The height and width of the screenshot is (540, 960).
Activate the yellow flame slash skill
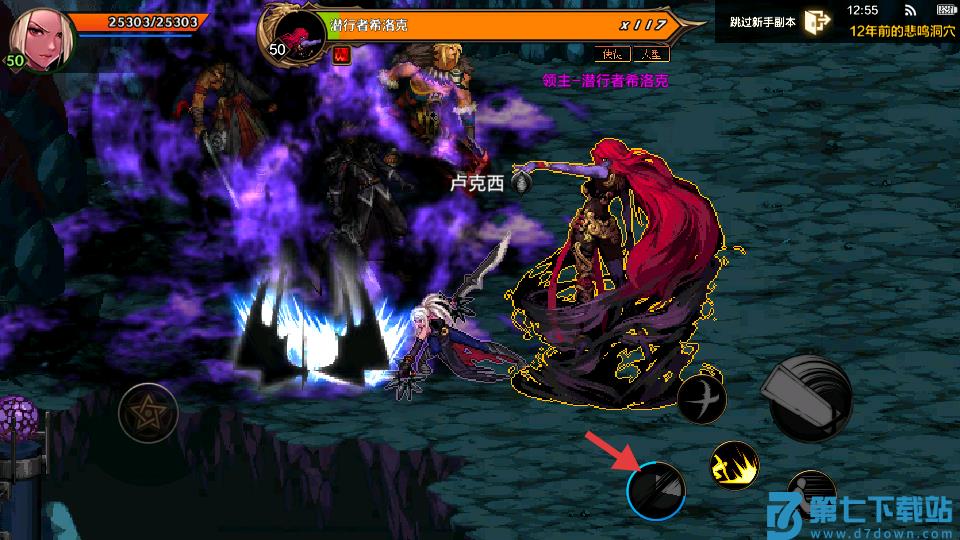click(734, 465)
